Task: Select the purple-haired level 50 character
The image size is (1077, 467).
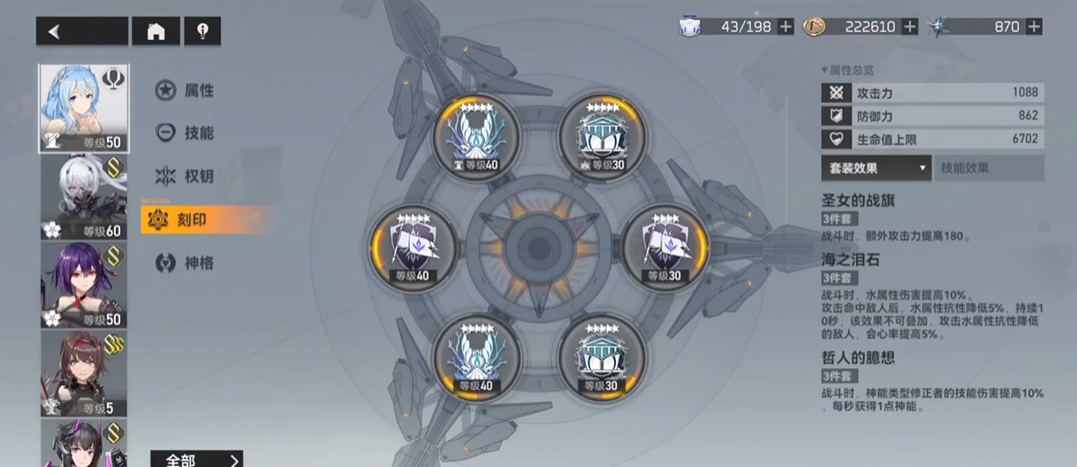Action: coord(83,286)
